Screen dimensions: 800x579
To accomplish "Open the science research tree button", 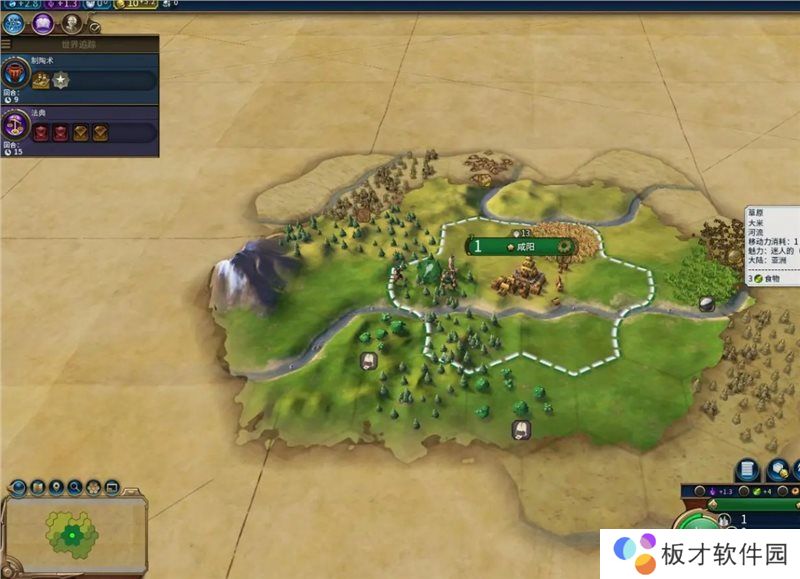I will pyautogui.click(x=14, y=24).
